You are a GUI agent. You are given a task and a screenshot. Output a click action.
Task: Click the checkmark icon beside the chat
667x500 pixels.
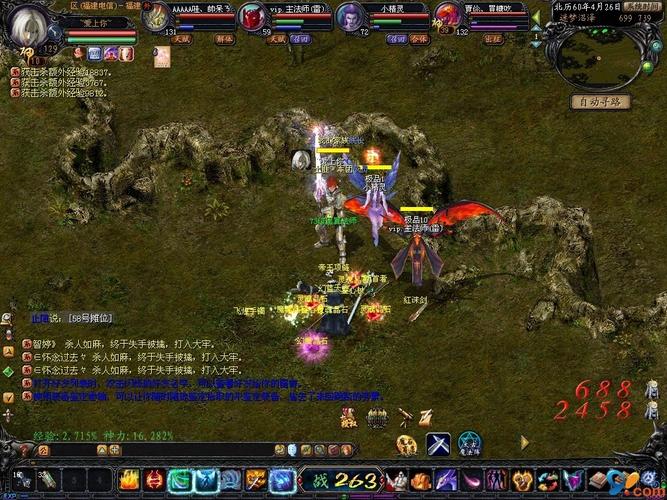point(8,397)
